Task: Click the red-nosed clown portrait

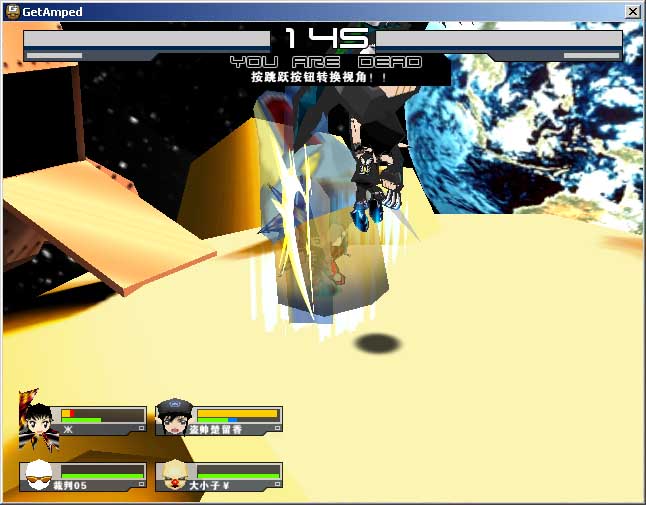Action: point(174,476)
